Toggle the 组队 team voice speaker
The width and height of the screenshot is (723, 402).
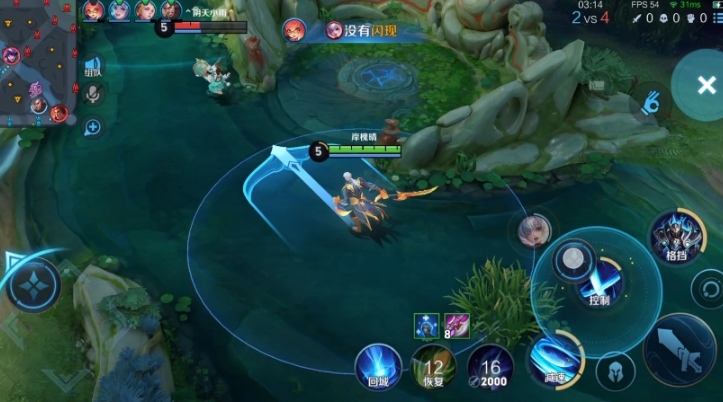click(92, 65)
